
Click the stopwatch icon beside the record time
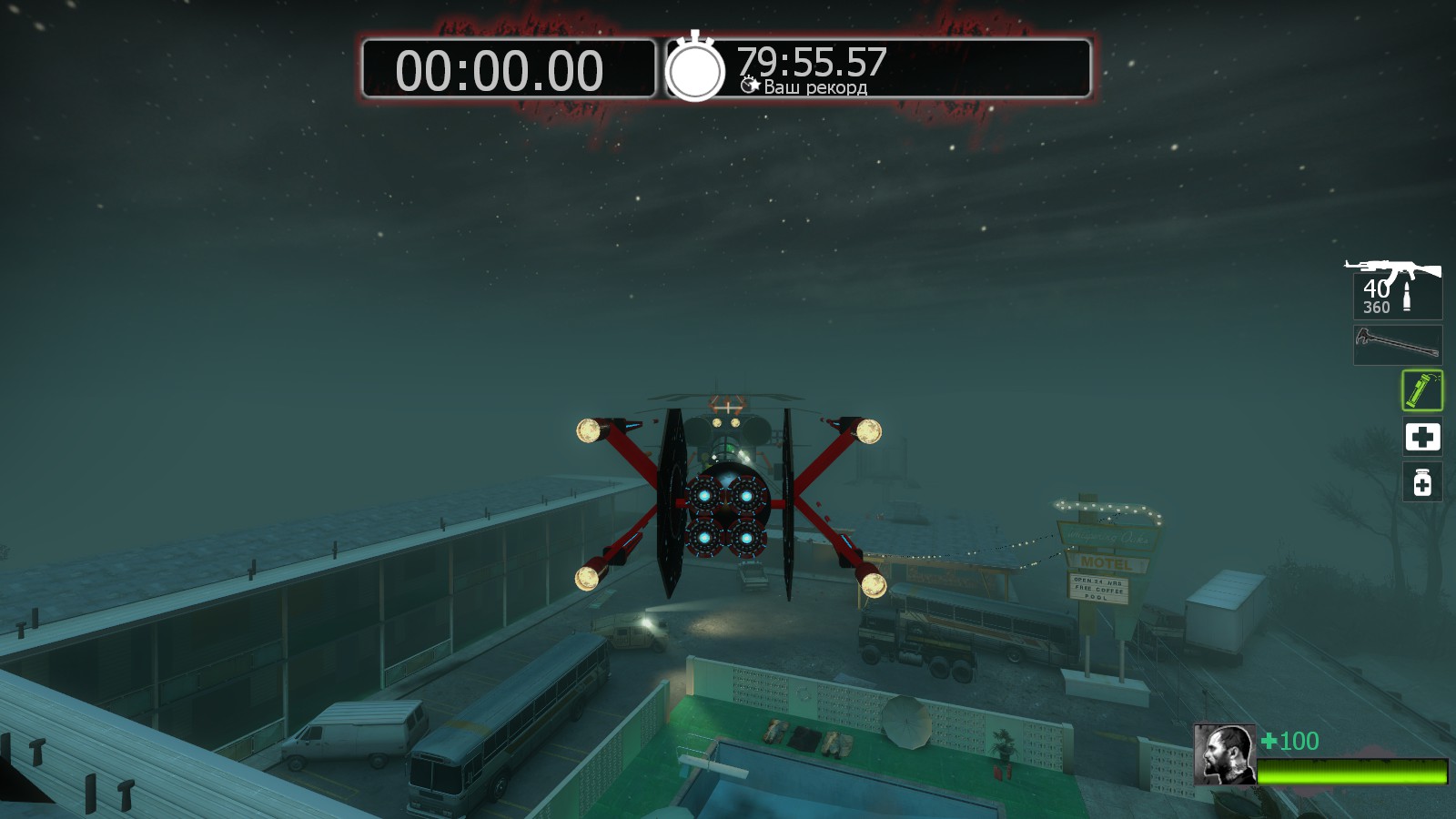click(695, 69)
